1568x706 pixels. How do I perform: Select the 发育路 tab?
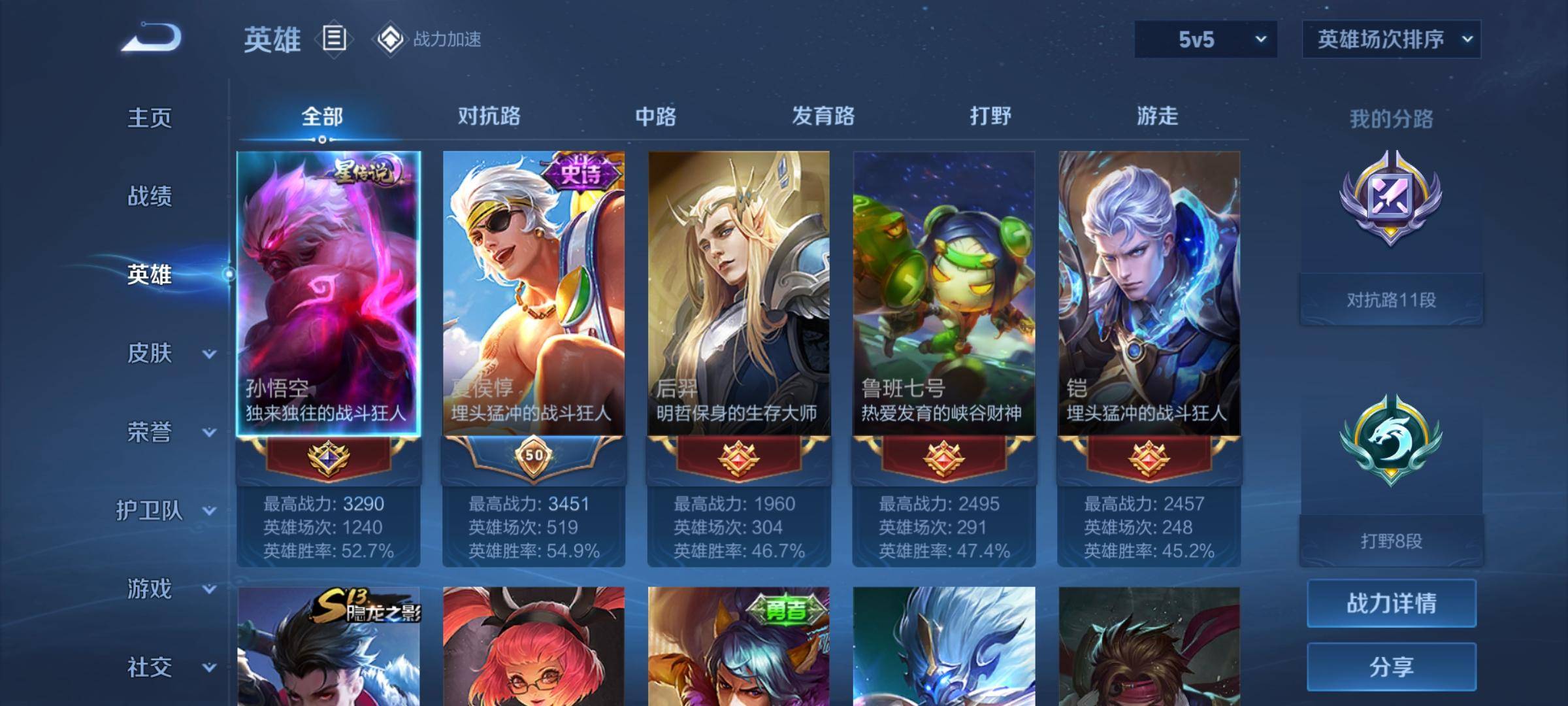[823, 116]
